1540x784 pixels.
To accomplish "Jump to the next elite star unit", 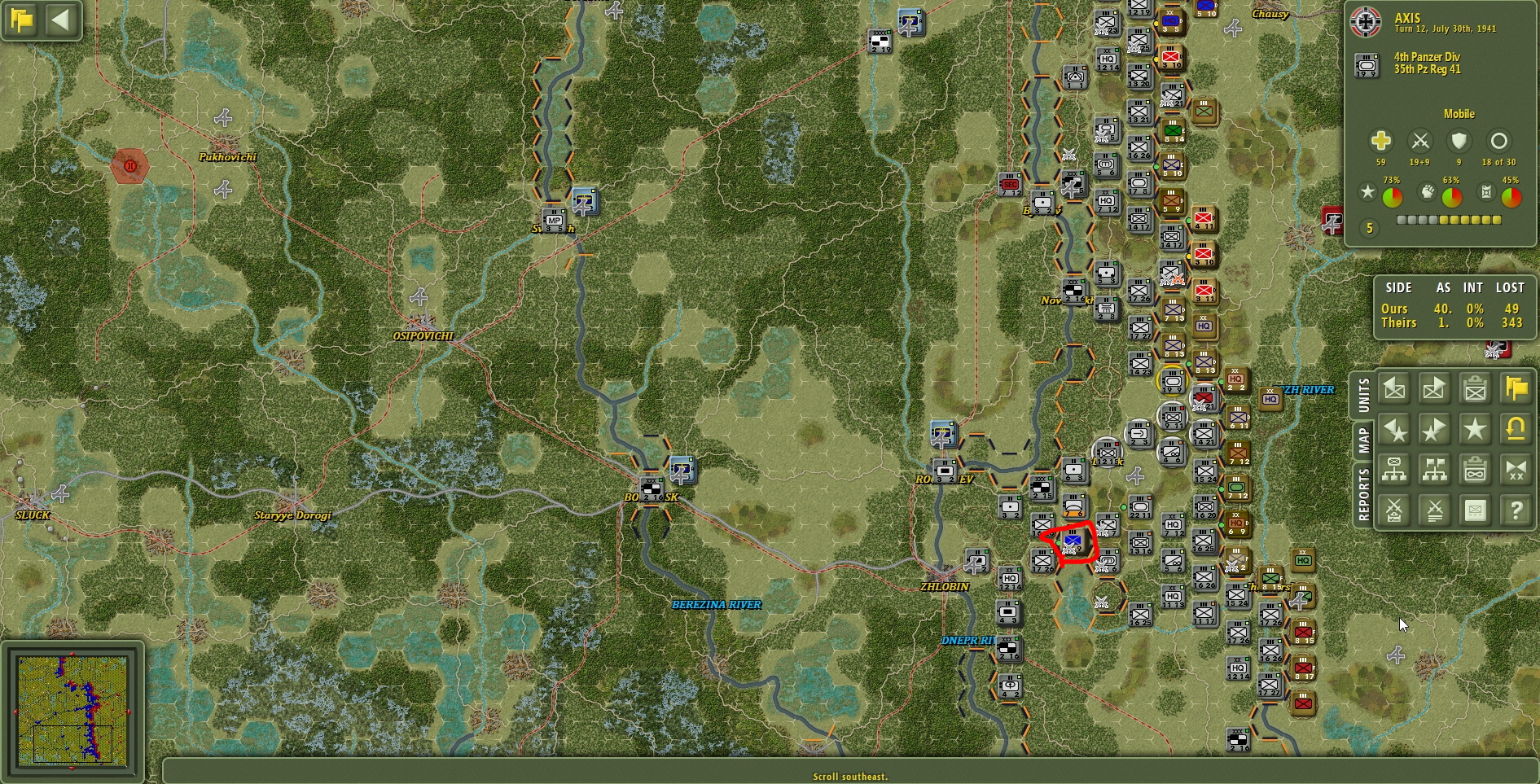I will pos(1434,429).
